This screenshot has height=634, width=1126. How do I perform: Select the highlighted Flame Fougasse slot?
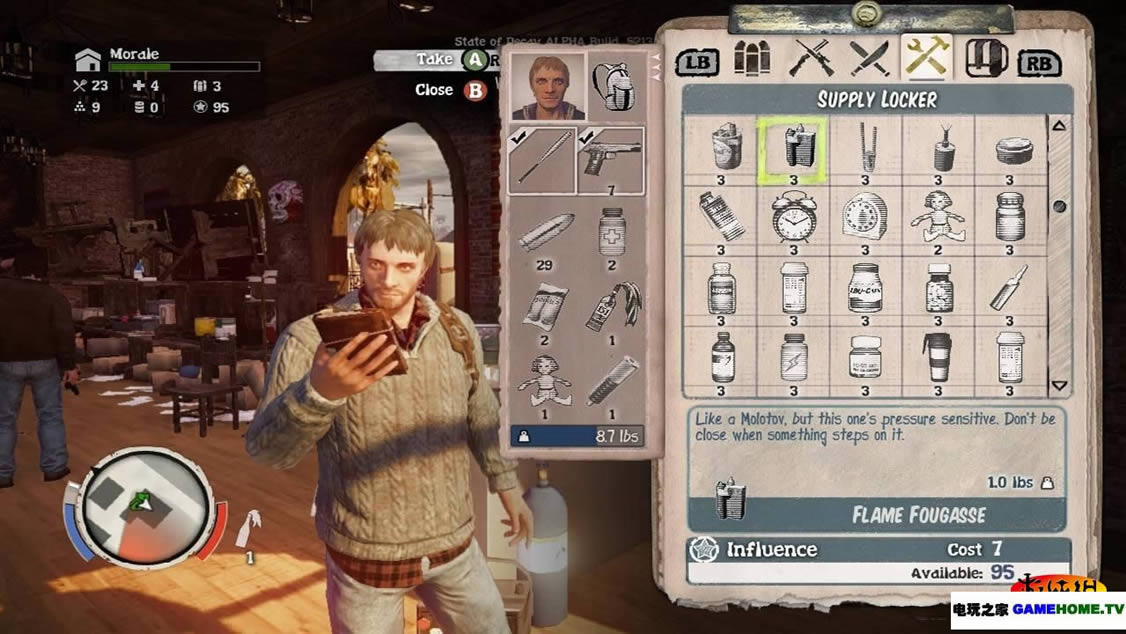pyautogui.click(x=791, y=149)
